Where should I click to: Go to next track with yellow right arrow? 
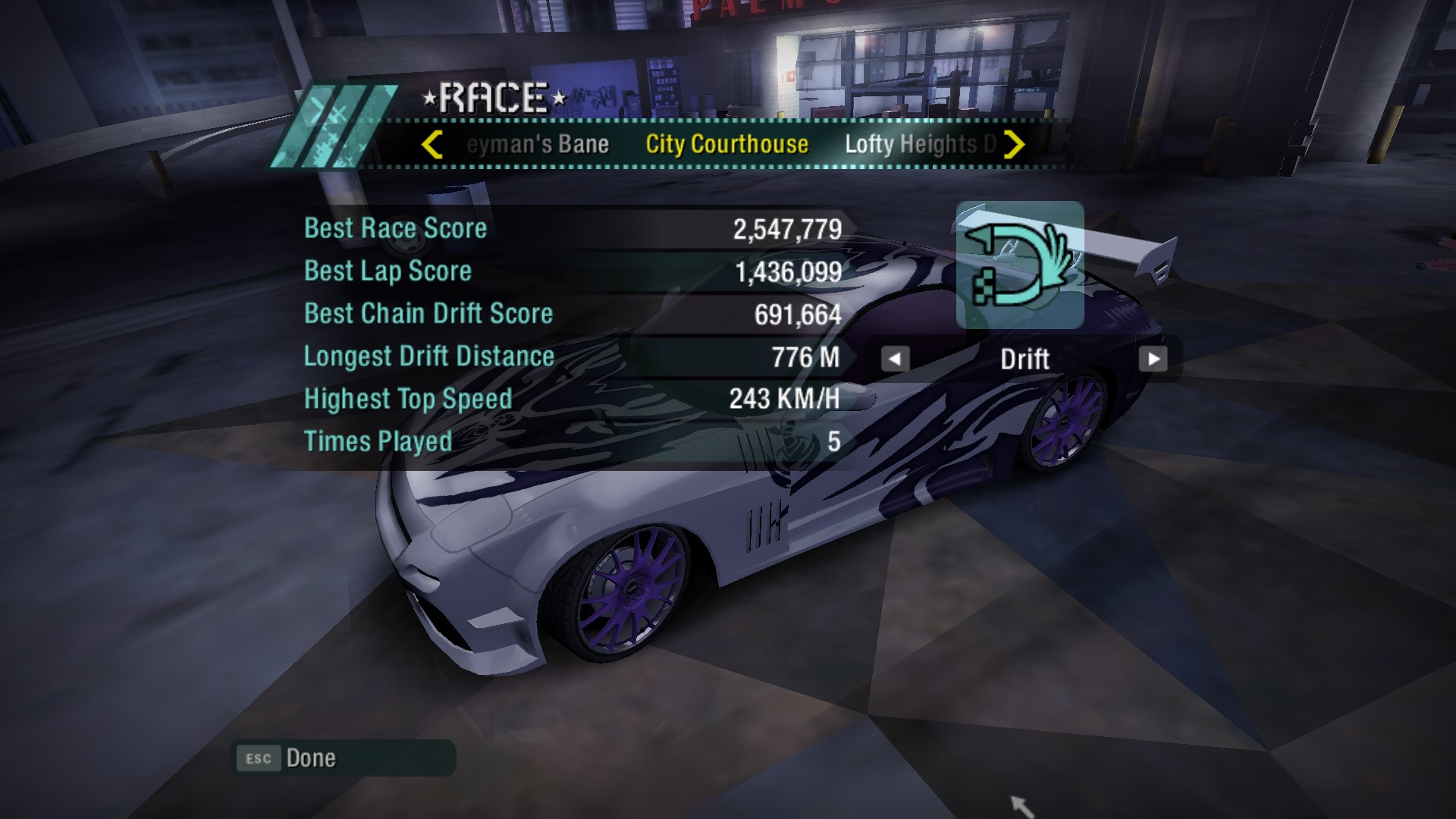click(1014, 144)
